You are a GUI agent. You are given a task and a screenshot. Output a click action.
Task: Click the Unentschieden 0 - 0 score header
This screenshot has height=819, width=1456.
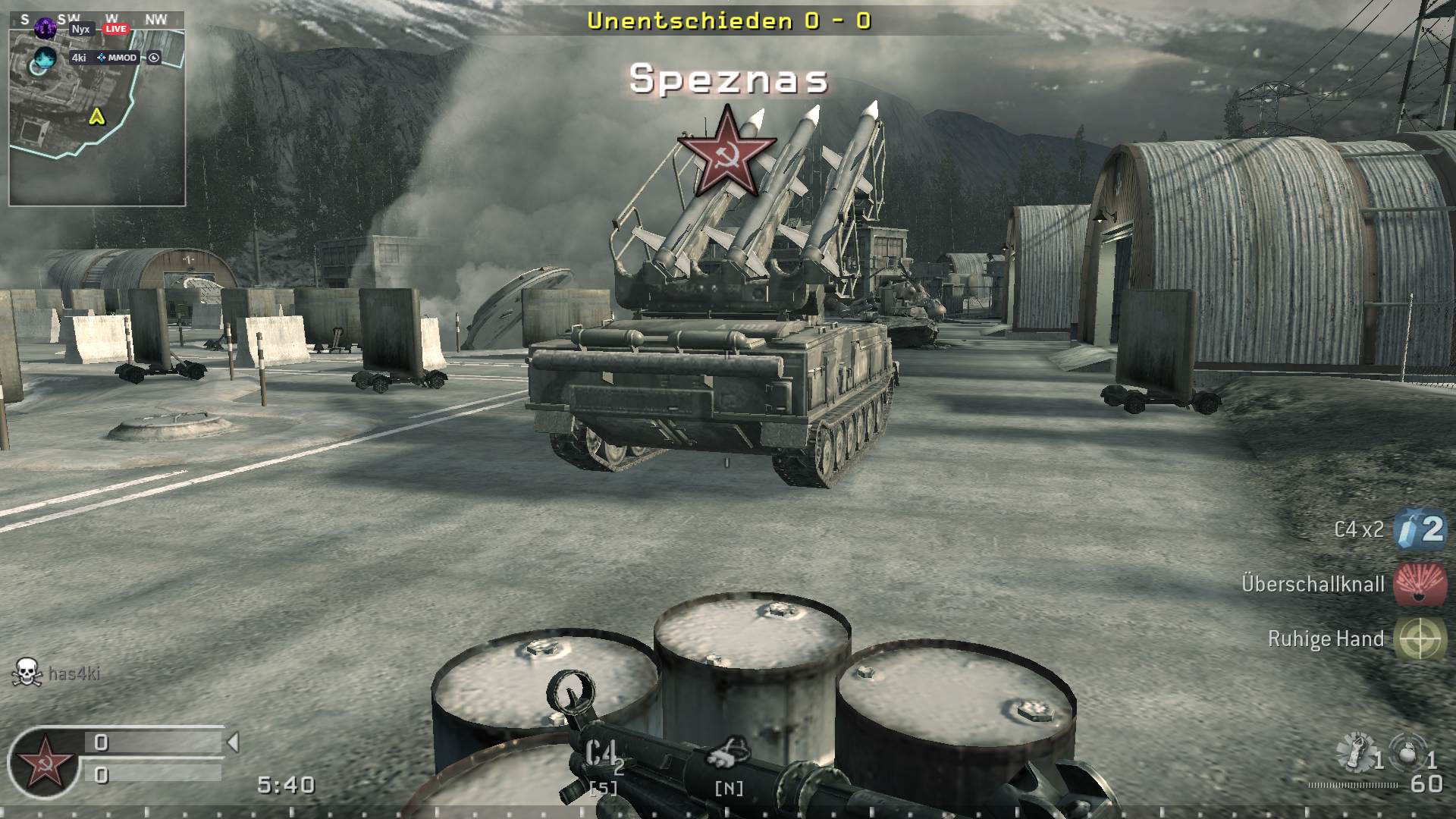(730, 22)
